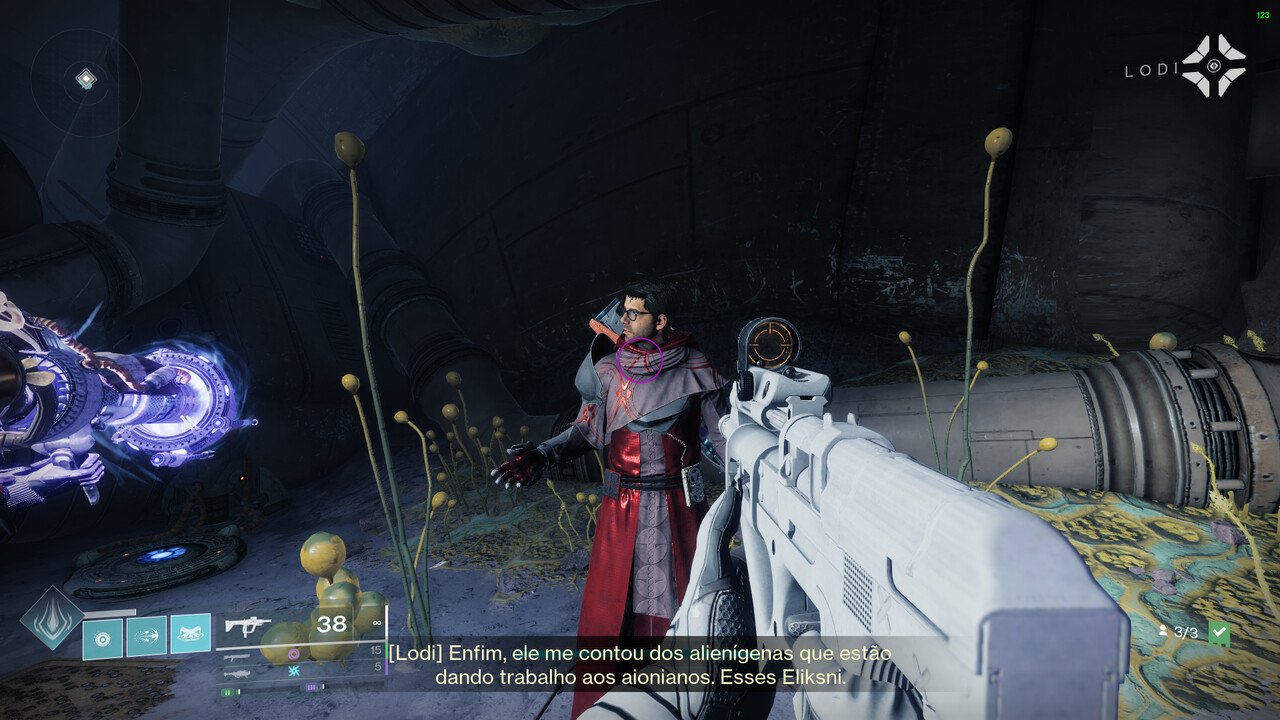Expand the fireteam 3/3 counter

(x=1185, y=631)
